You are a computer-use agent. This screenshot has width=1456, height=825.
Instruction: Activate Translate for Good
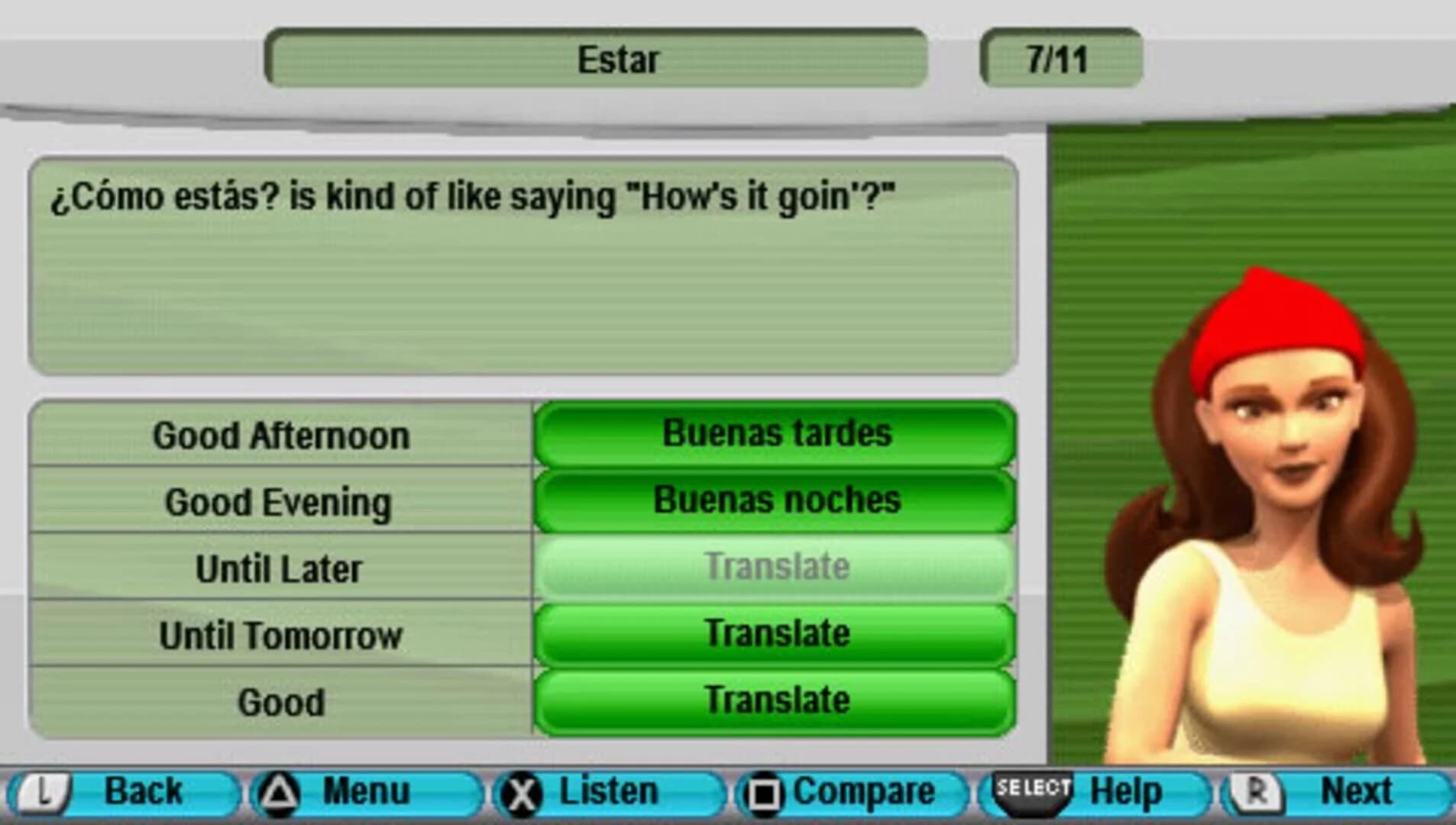coord(774,698)
